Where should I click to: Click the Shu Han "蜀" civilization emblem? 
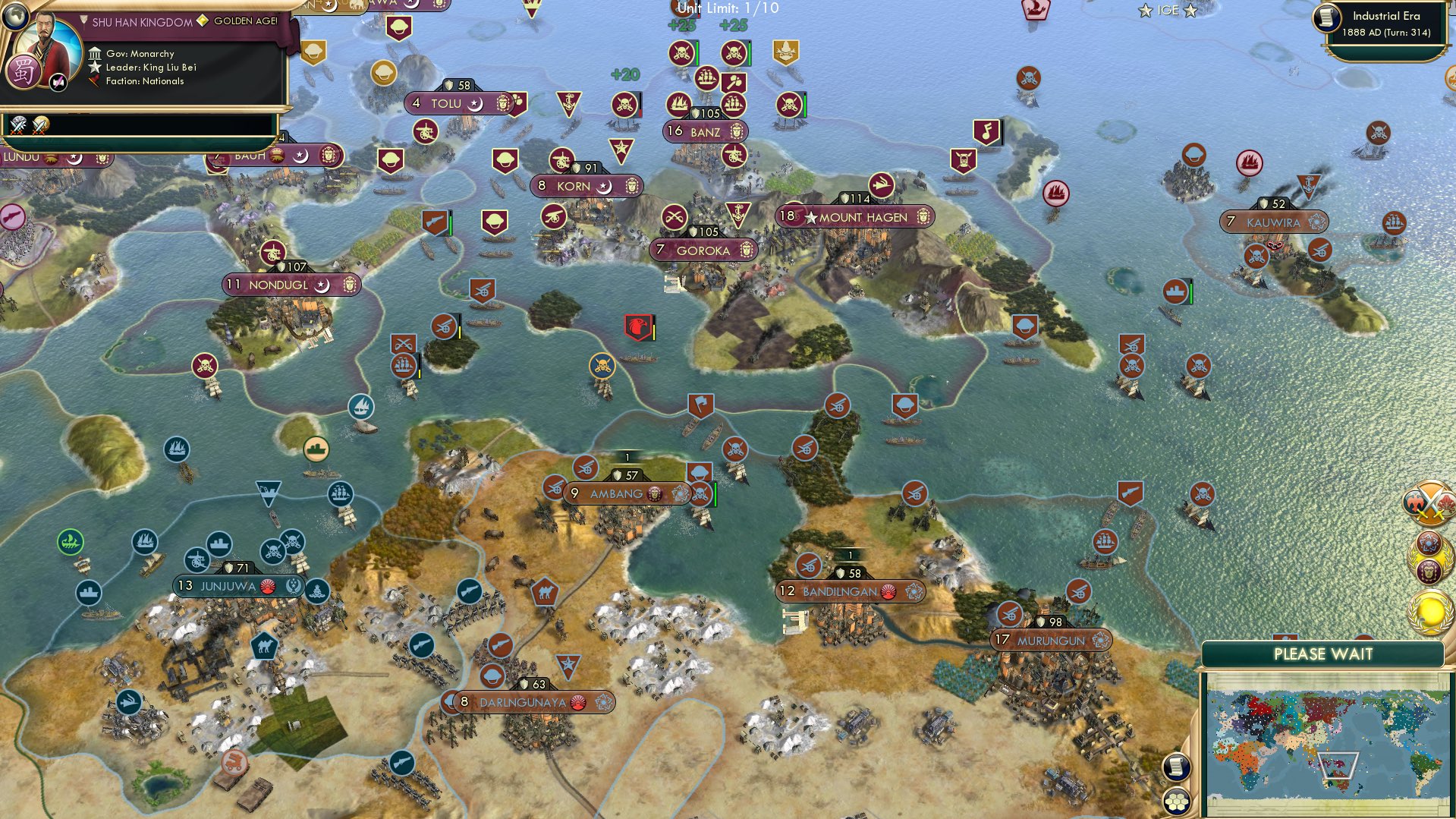[26, 70]
